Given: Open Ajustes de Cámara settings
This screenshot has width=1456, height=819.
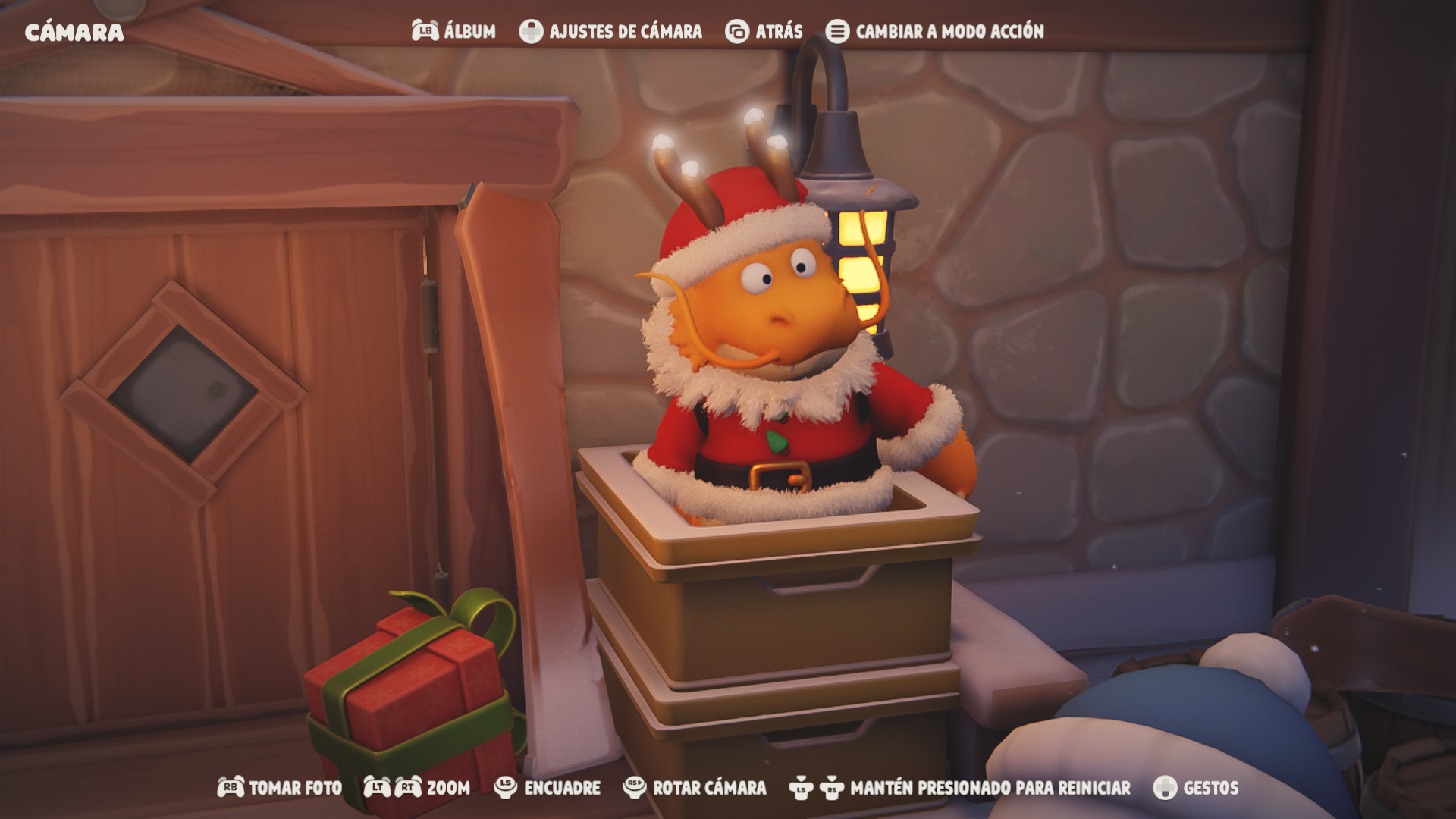Looking at the screenshot, I should (610, 31).
